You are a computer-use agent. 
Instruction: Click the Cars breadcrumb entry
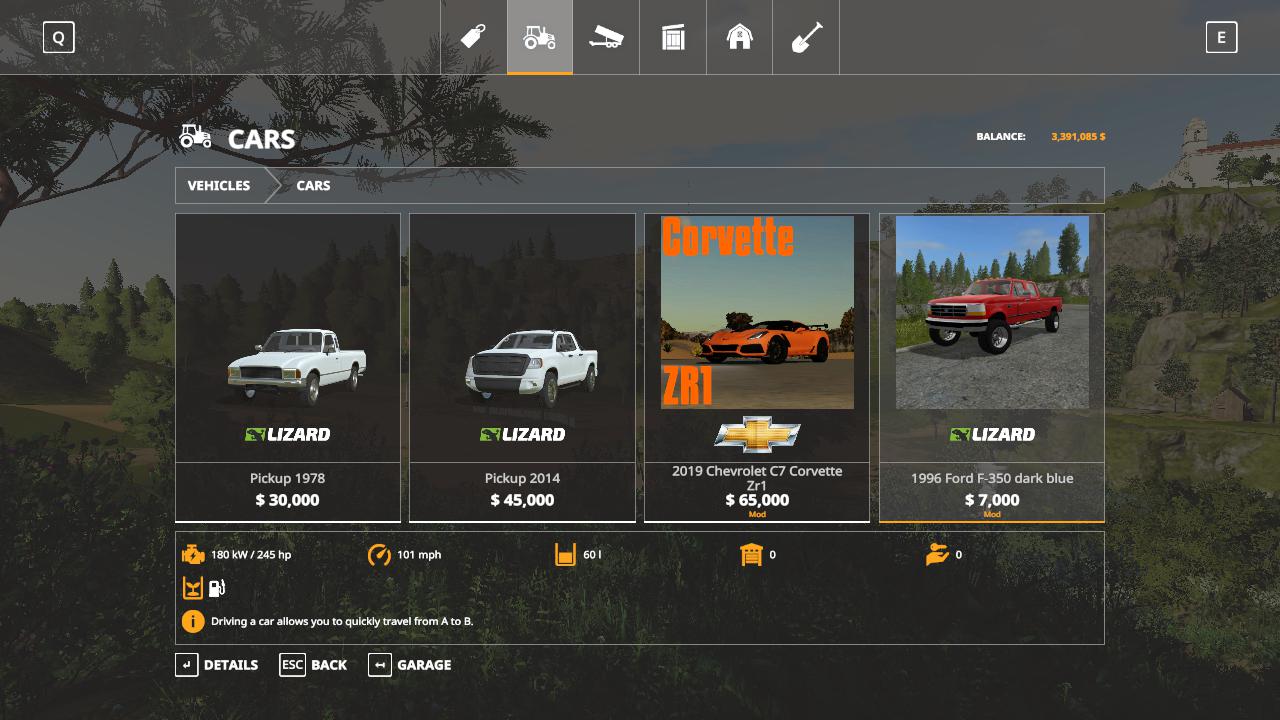tap(313, 185)
